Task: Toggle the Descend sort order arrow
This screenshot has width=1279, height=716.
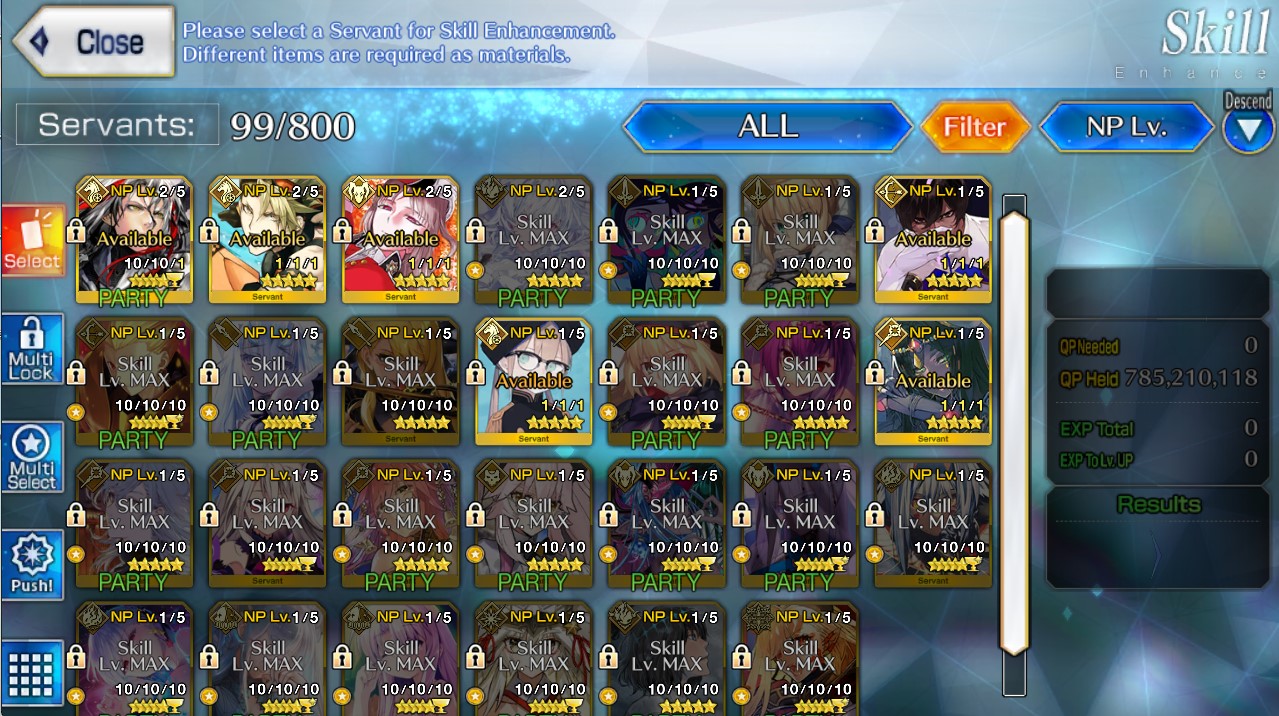Action: click(x=1247, y=131)
